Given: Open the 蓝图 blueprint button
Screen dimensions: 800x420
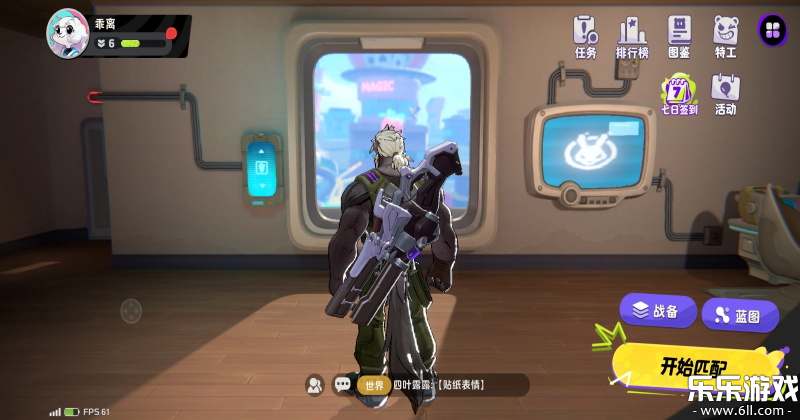Looking at the screenshot, I should (740, 316).
